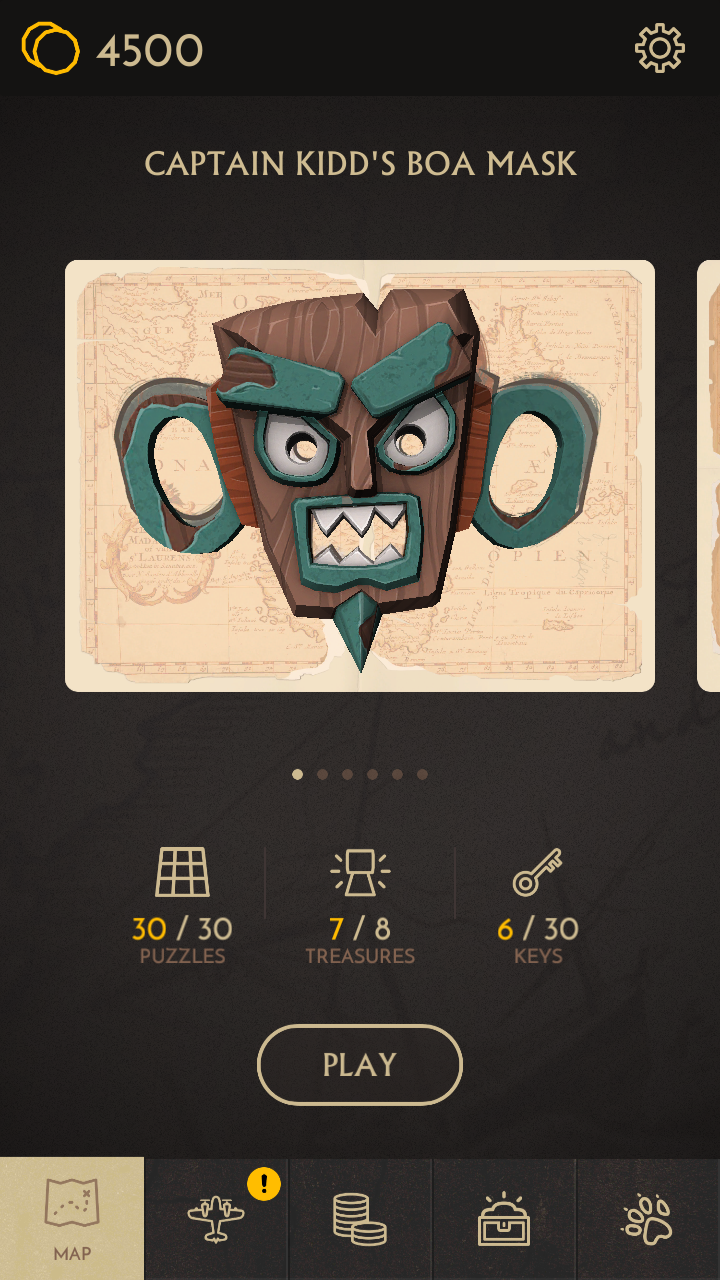Open the coin stack shop tab
This screenshot has width=720, height=1280.
point(360,1218)
